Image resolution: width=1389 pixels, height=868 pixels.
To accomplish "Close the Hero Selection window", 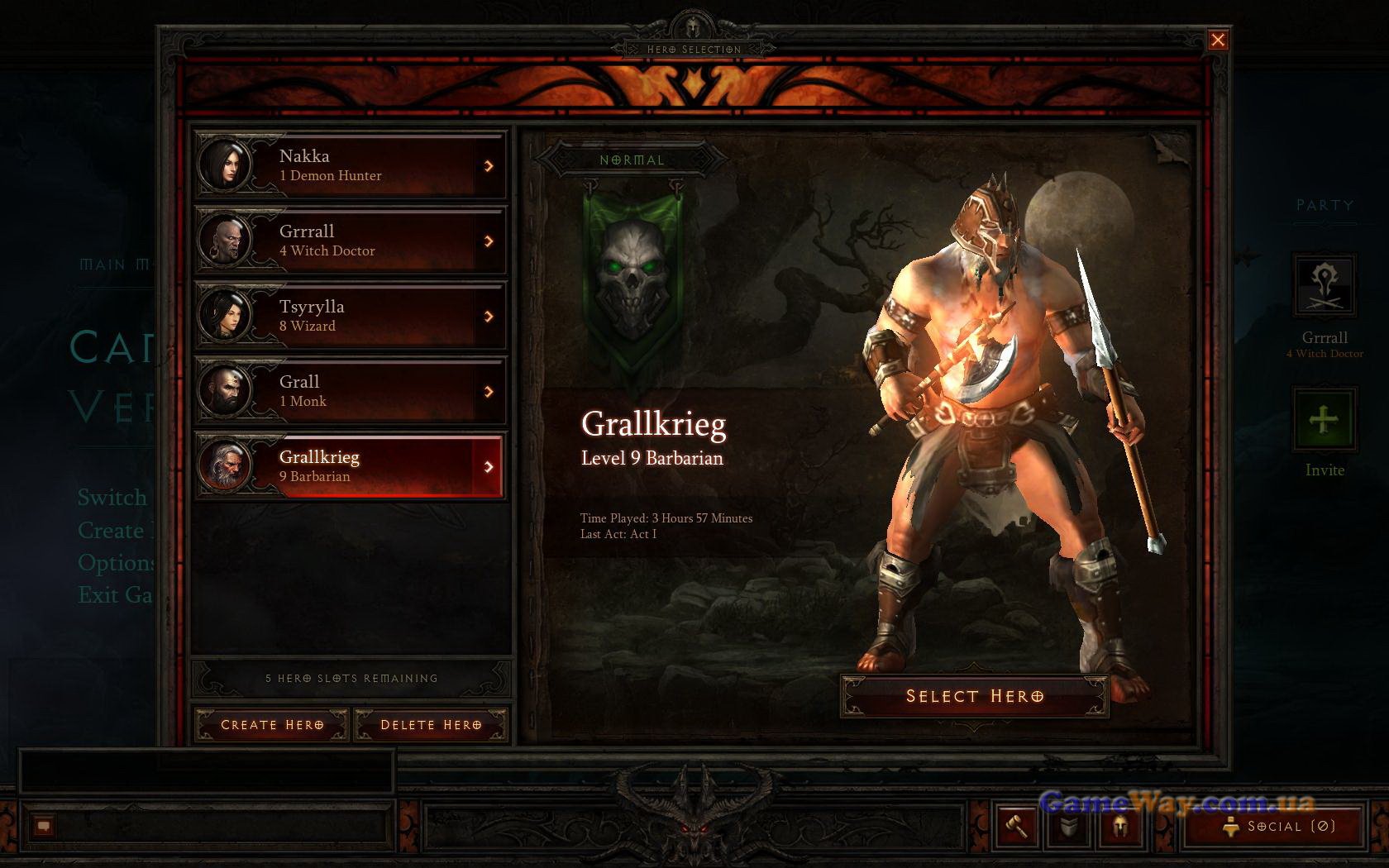I will click(x=1218, y=40).
